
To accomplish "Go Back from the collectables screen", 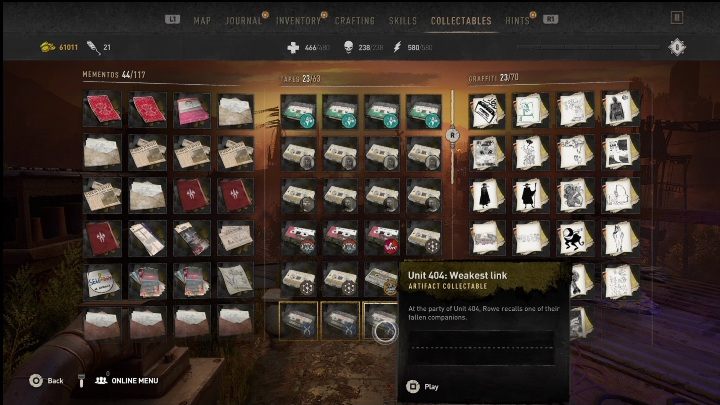I will click(47, 381).
